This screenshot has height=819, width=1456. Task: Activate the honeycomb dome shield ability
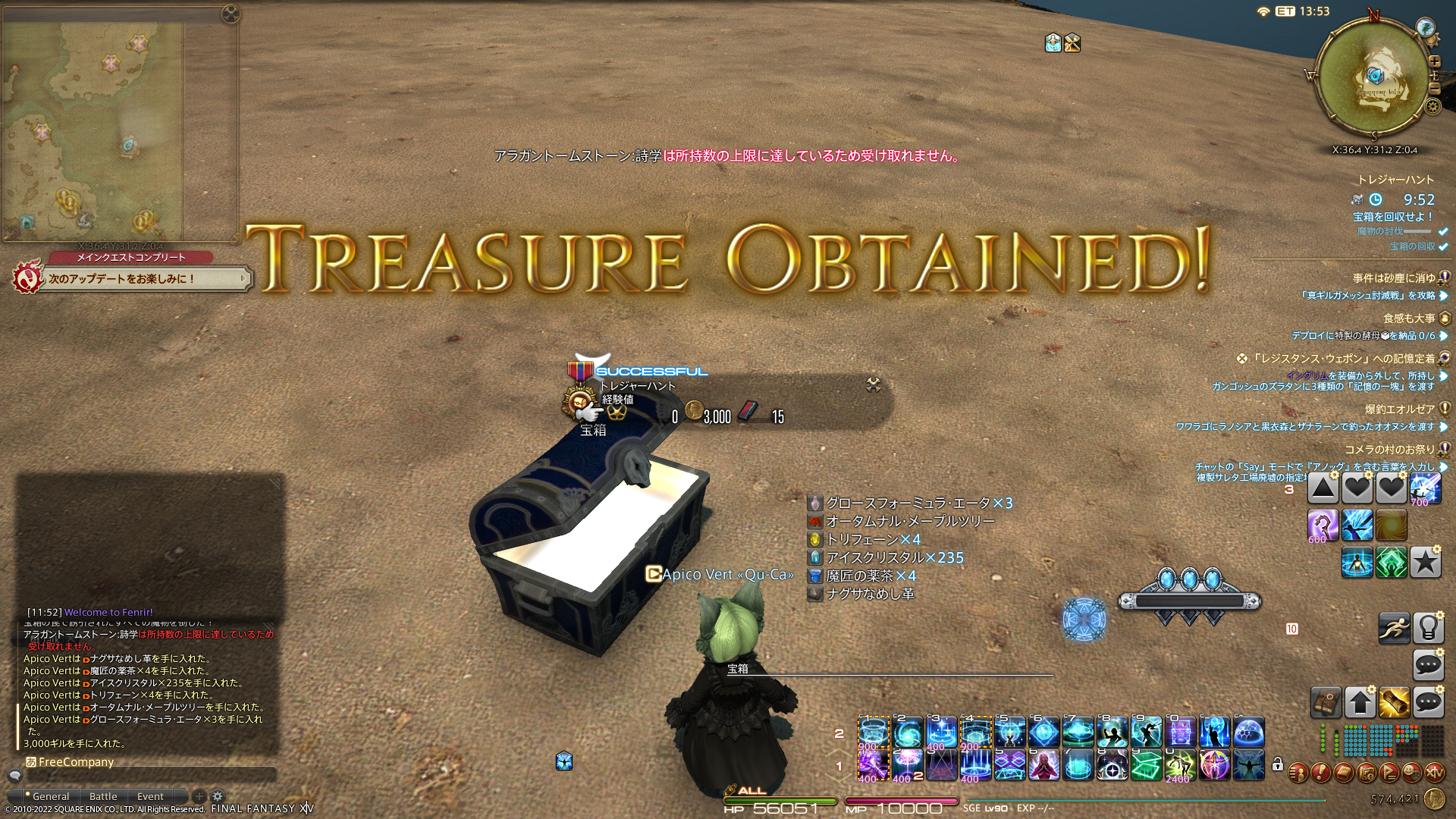click(1249, 733)
